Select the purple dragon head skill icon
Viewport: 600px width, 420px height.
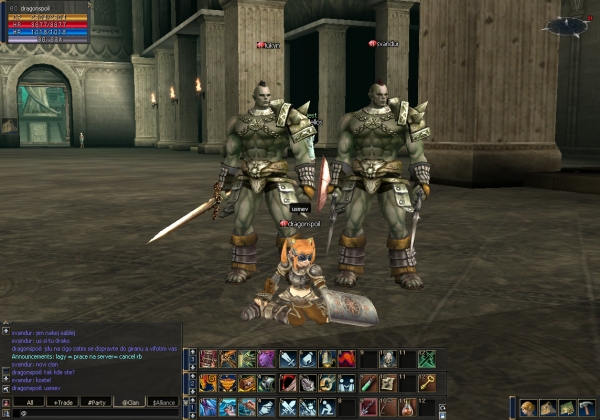[268, 359]
